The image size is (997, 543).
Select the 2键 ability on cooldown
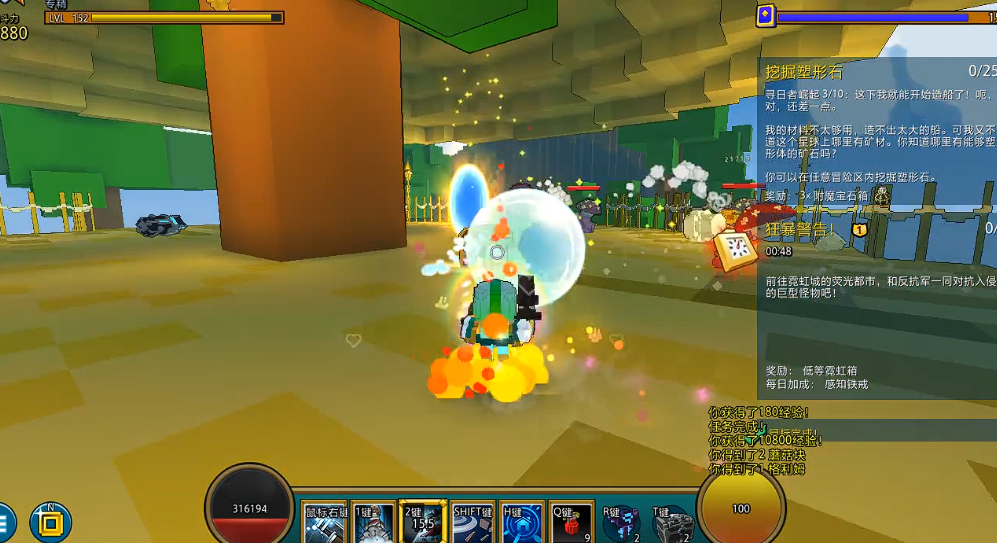[x=422, y=523]
